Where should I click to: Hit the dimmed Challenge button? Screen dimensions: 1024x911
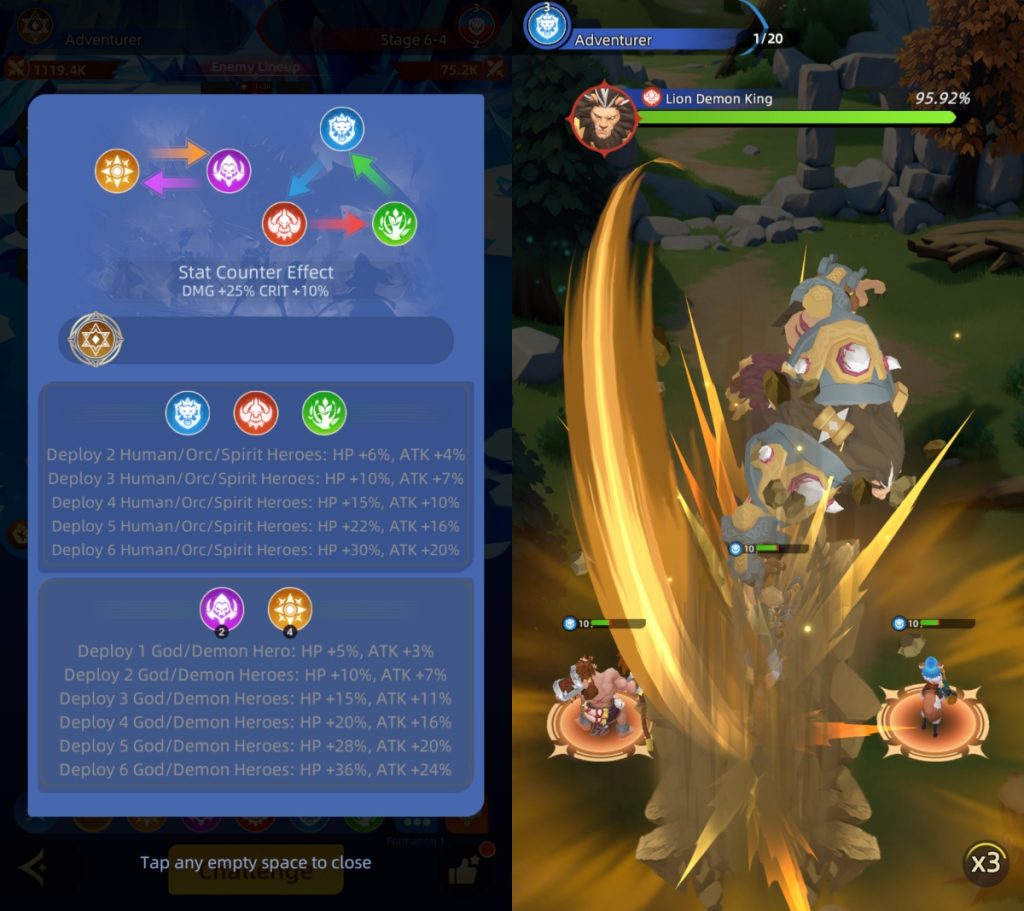coord(255,870)
